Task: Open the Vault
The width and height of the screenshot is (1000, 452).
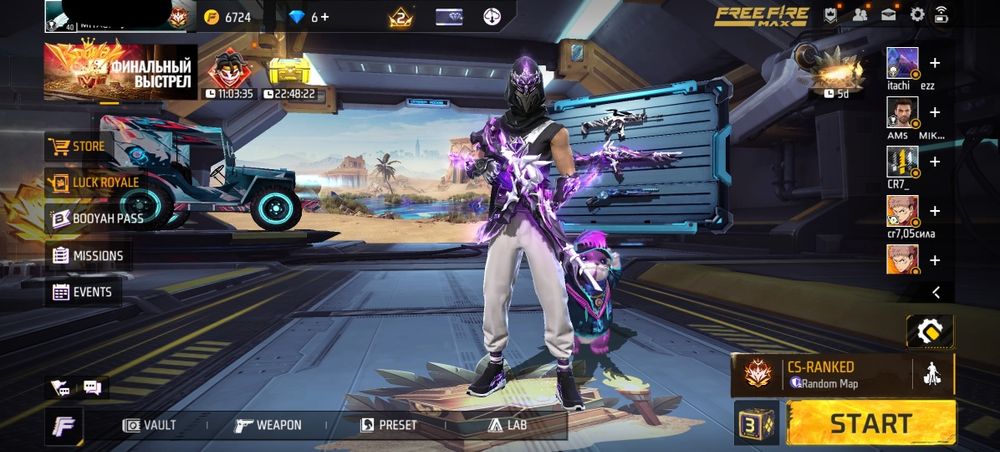Action: pyautogui.click(x=149, y=425)
